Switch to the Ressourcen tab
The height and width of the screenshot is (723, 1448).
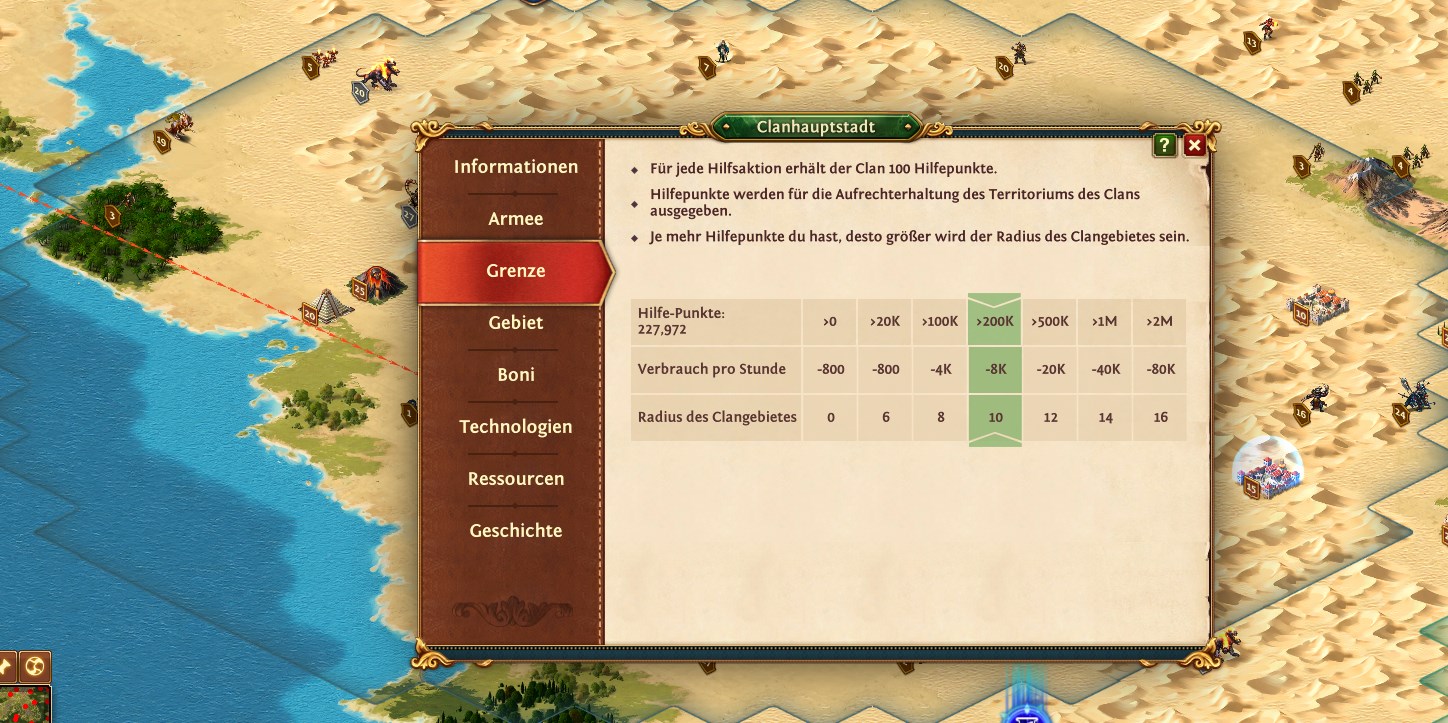515,479
